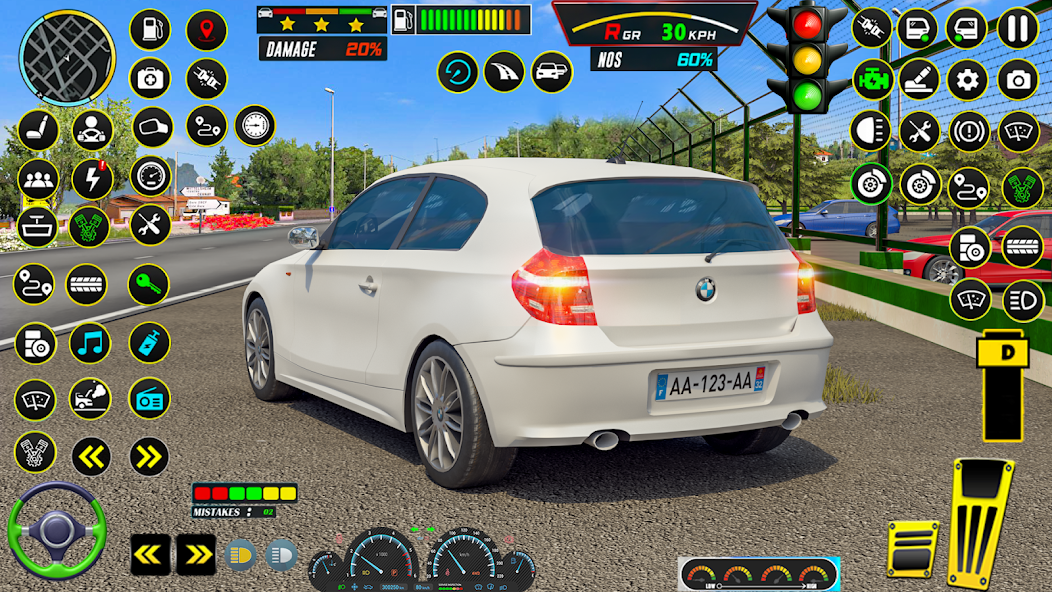Select the red location pin icon
1052x592 pixels.
coord(206,30)
